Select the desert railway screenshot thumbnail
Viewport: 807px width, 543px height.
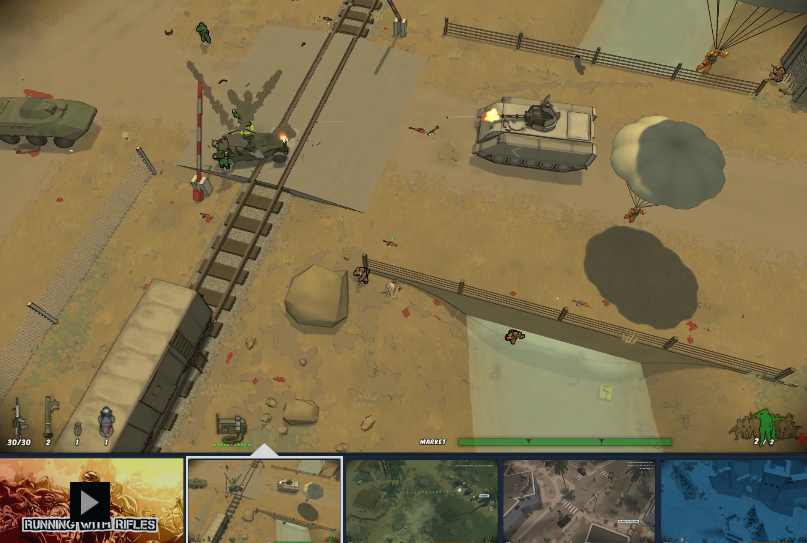pyautogui.click(x=264, y=500)
